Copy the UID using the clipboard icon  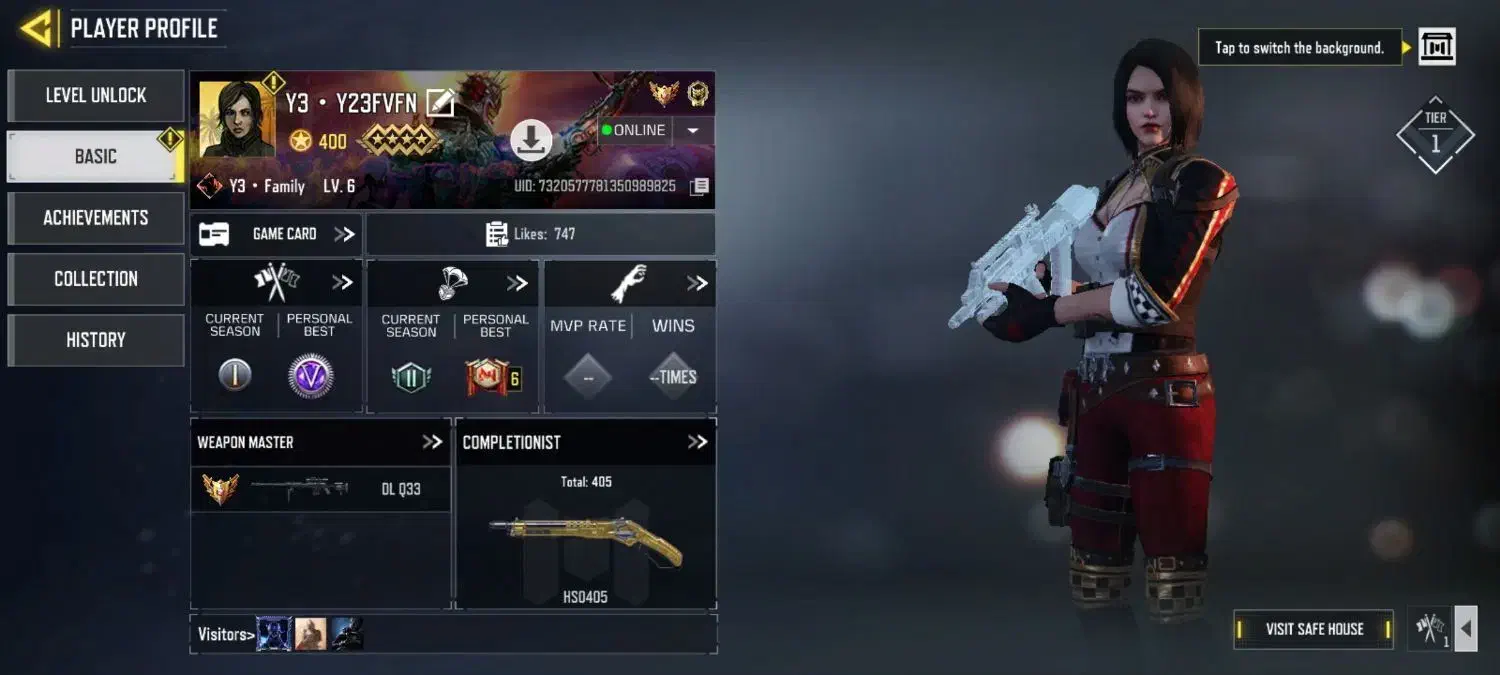700,186
